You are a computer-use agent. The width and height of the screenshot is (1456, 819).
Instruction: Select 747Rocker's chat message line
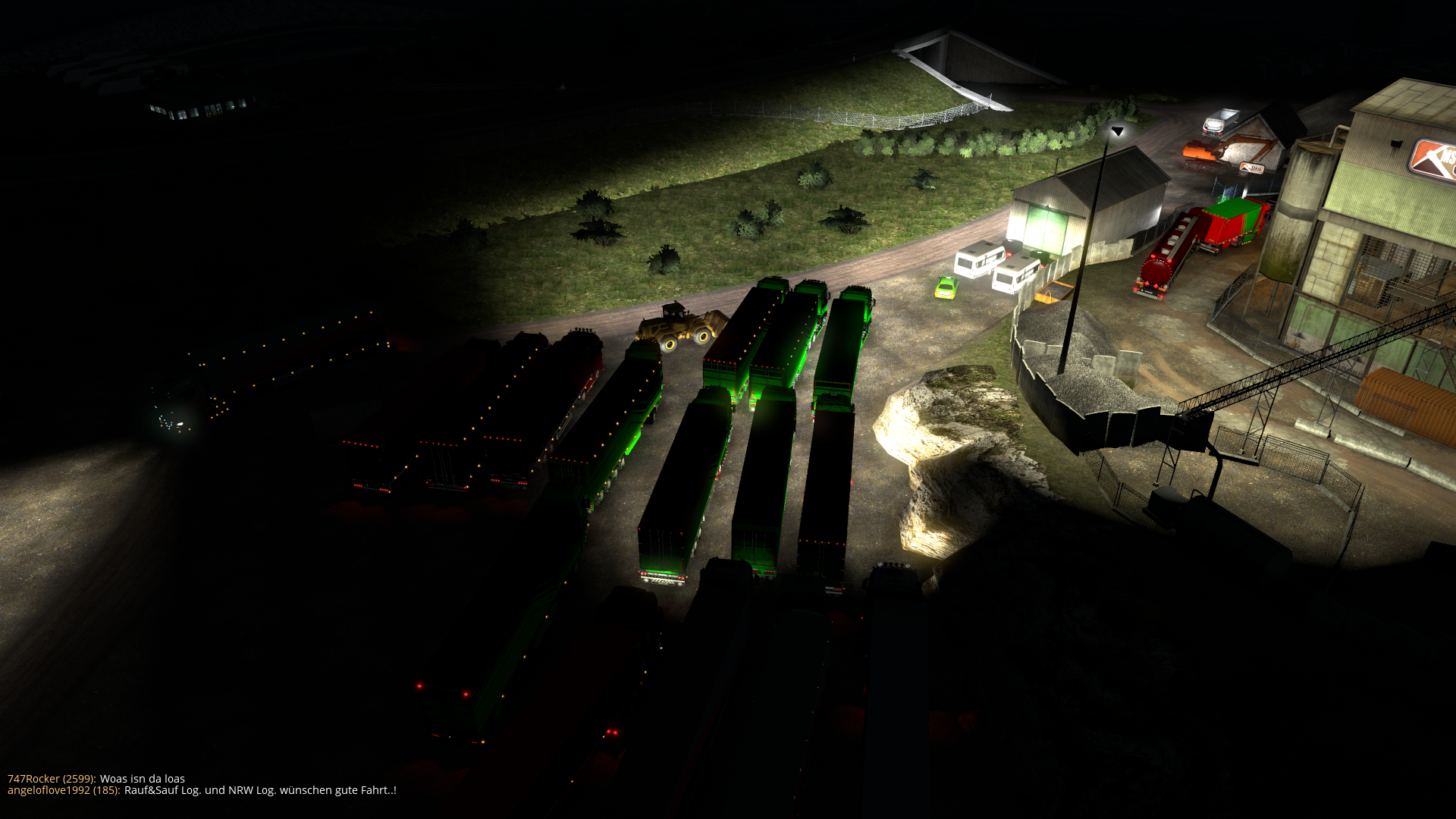(96, 779)
